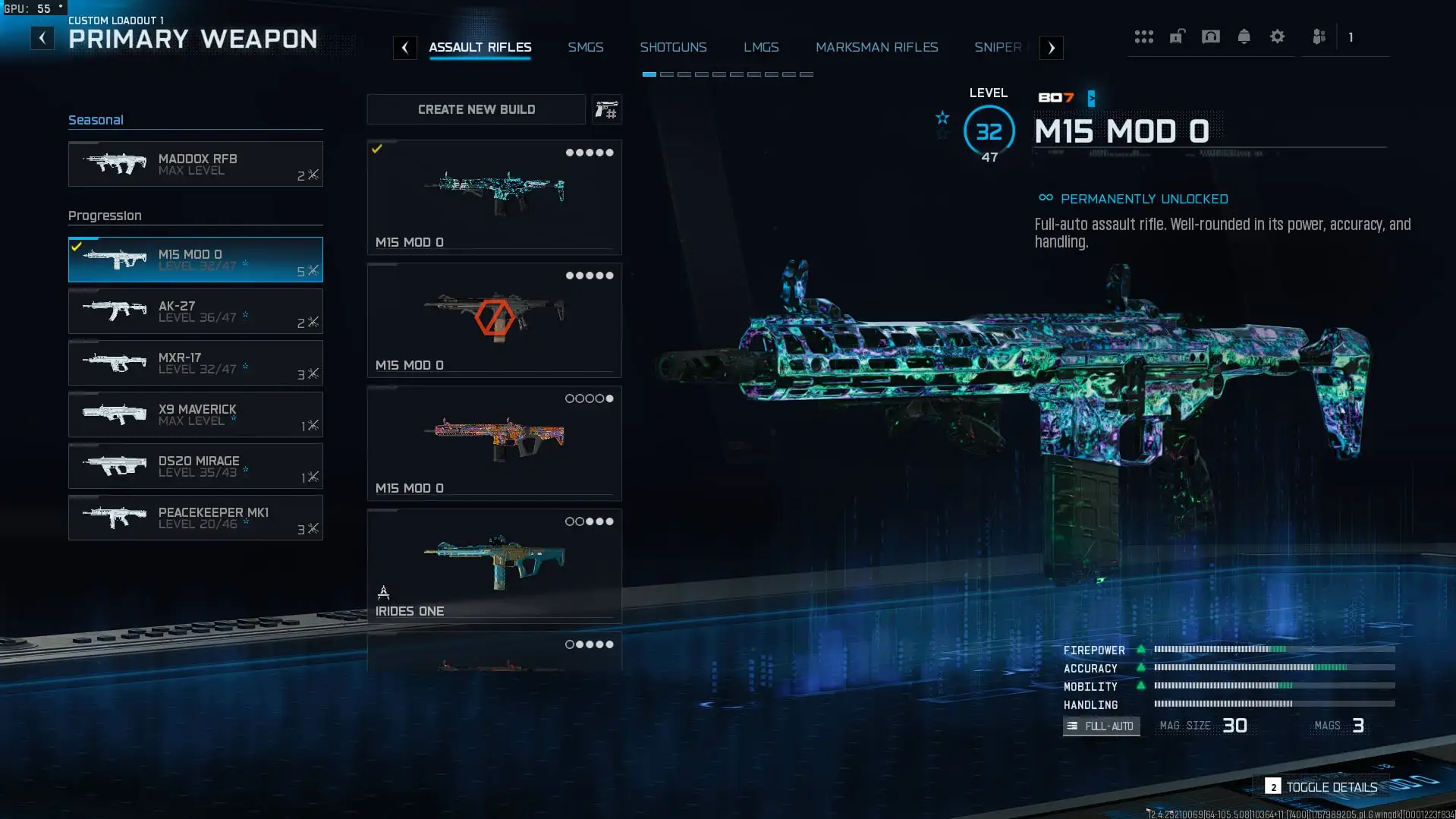Open the headset audio support menu
This screenshot has height=819, width=1456.
[1210, 36]
